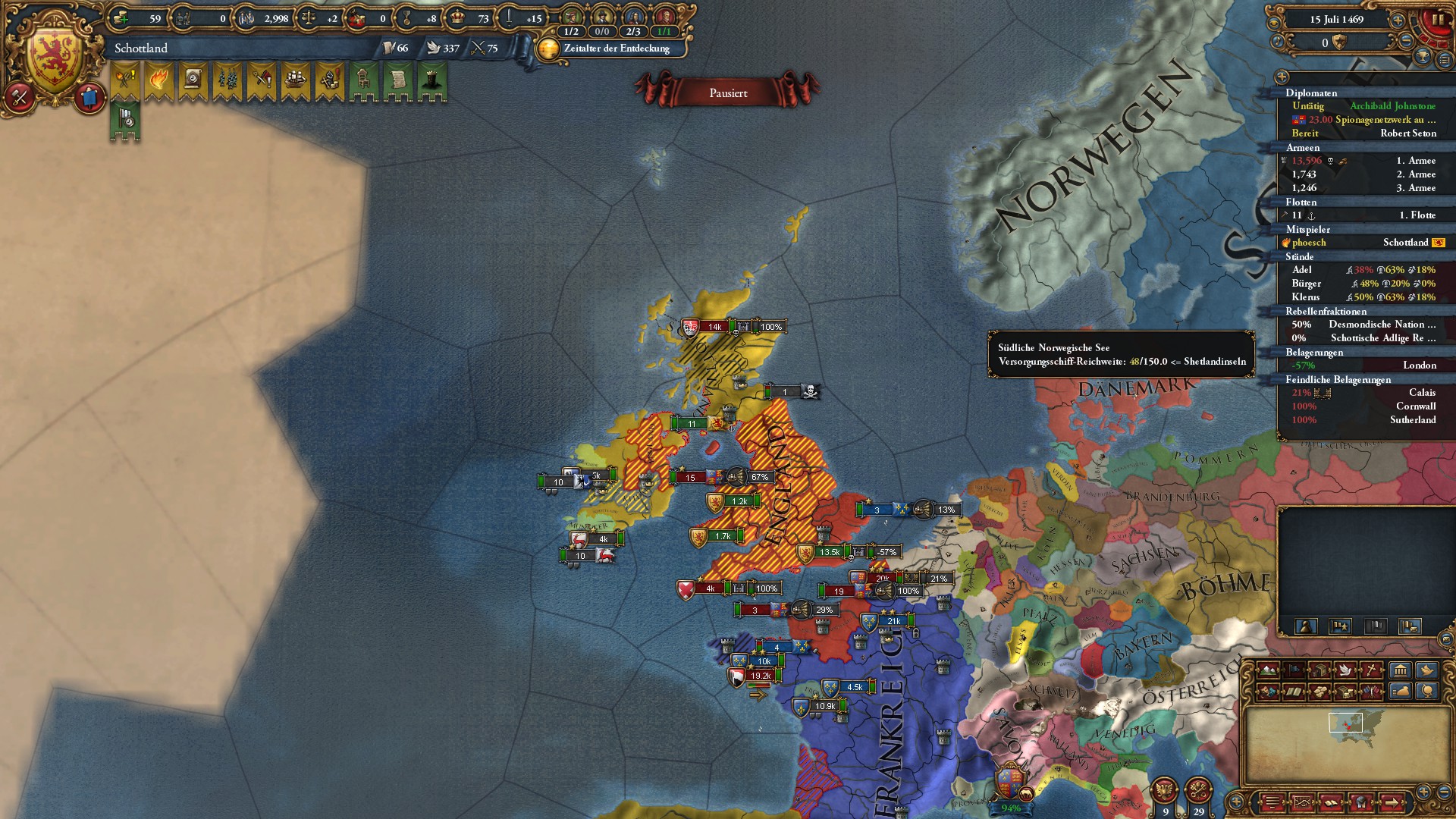Select the 1. Armee entry in the outliner

point(1365,160)
